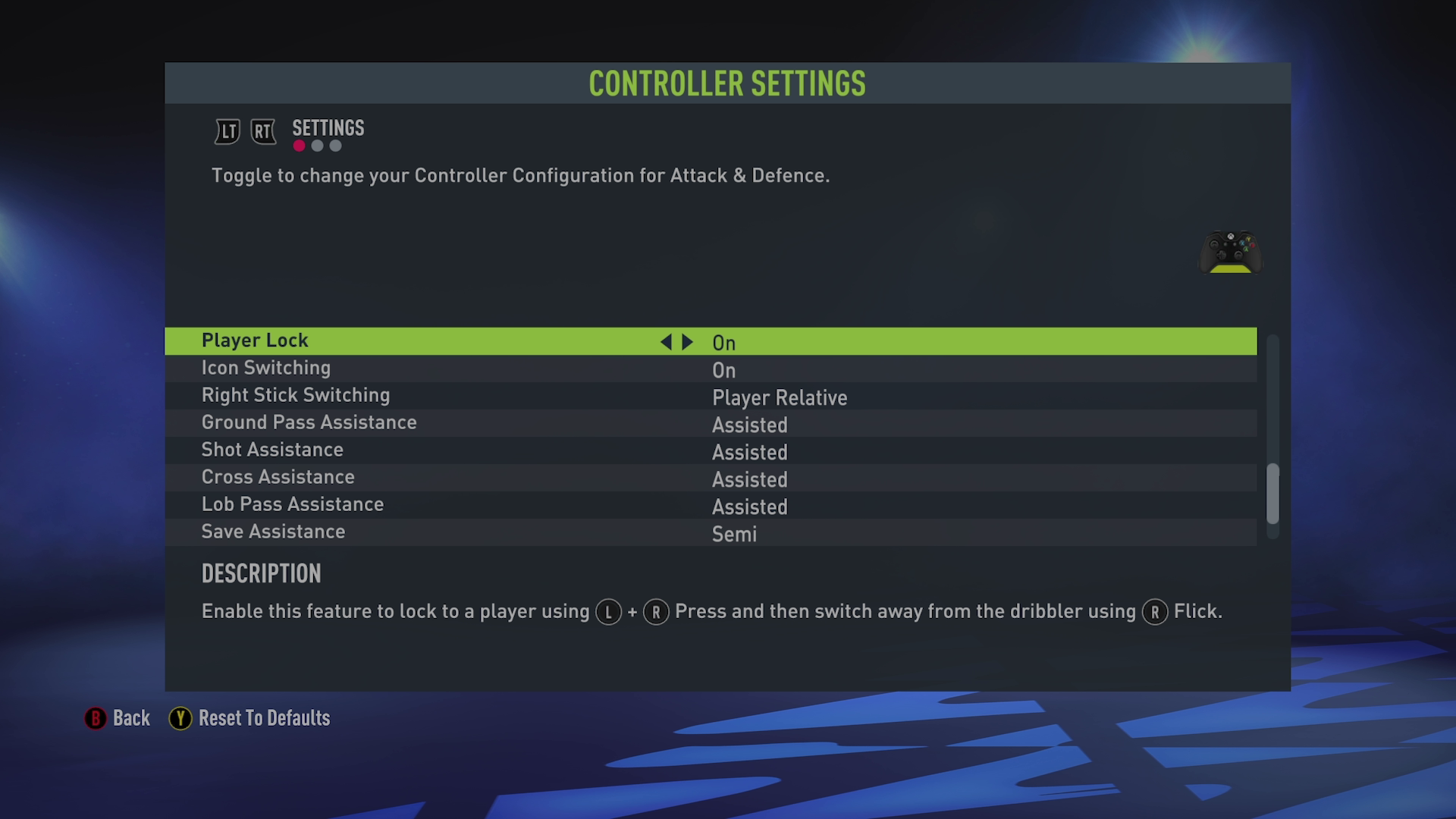This screenshot has width=1456, height=819.
Task: Click the right arrow on Player Lock
Action: [x=686, y=341]
